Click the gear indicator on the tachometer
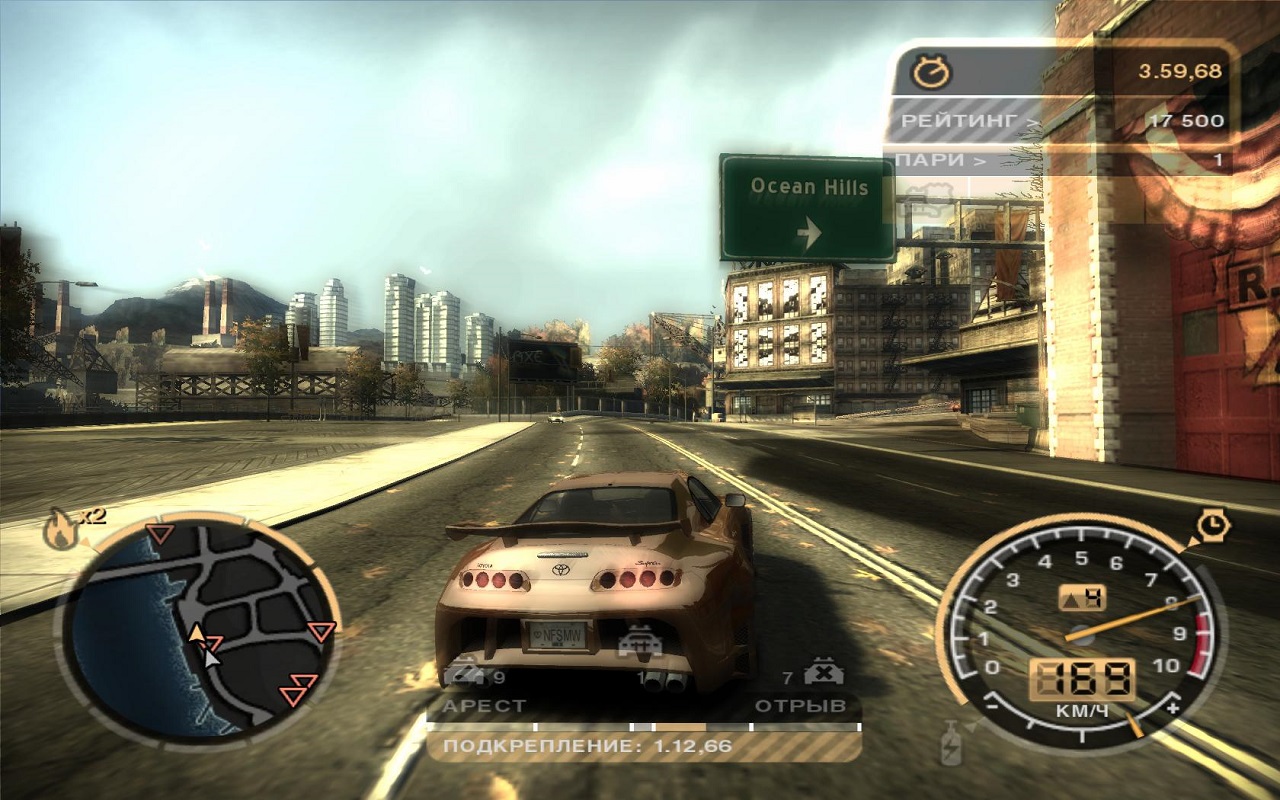 point(1081,598)
